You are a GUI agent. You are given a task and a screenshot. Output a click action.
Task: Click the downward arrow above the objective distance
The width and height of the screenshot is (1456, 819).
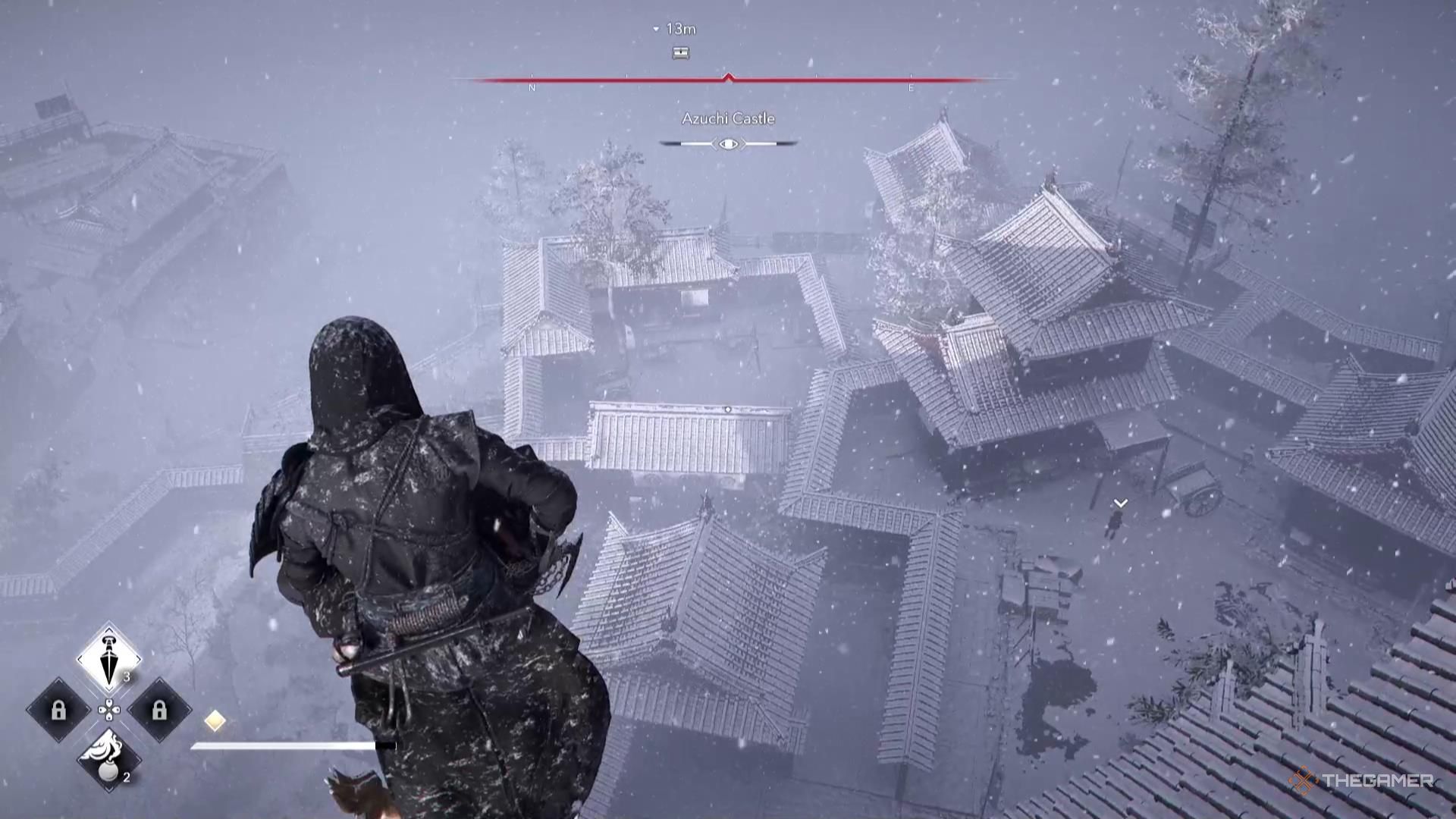pyautogui.click(x=657, y=30)
